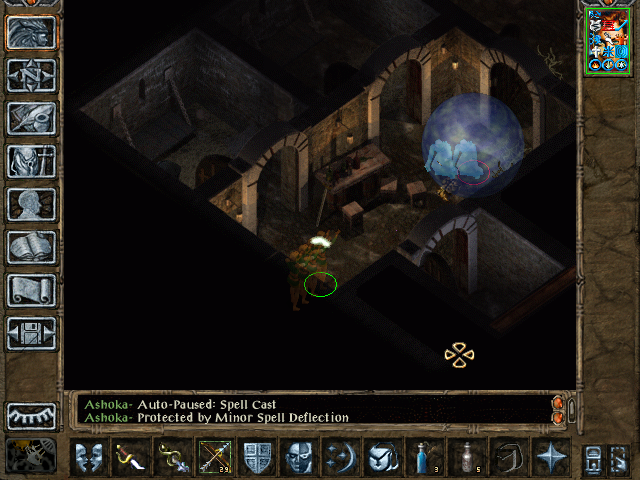Click the message log scrollbar
640x480 pixels.
(x=571, y=410)
